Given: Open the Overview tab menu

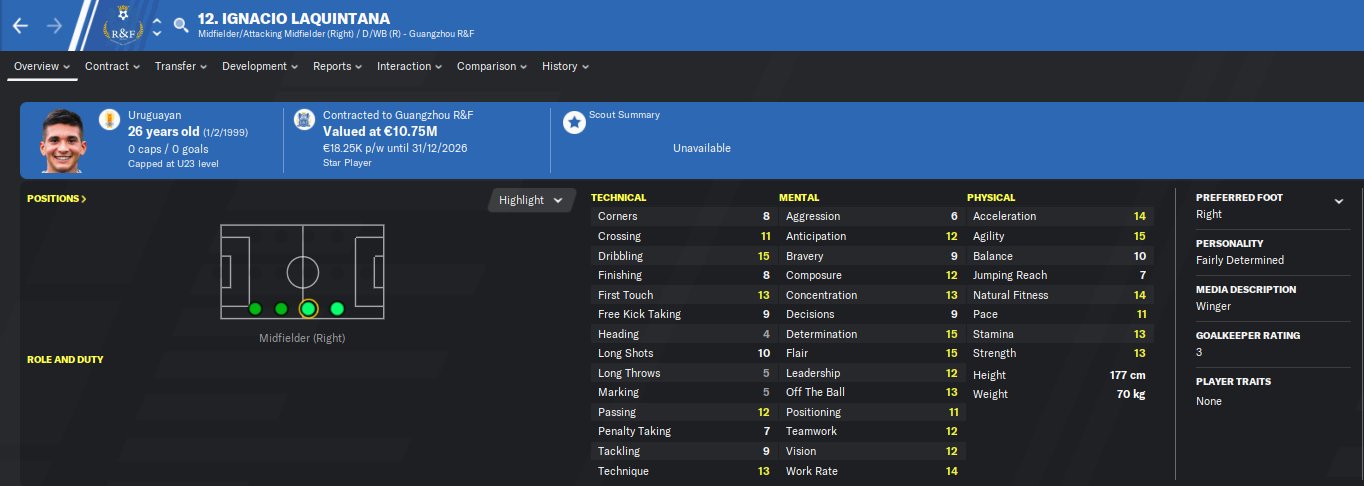Looking at the screenshot, I should click(41, 67).
